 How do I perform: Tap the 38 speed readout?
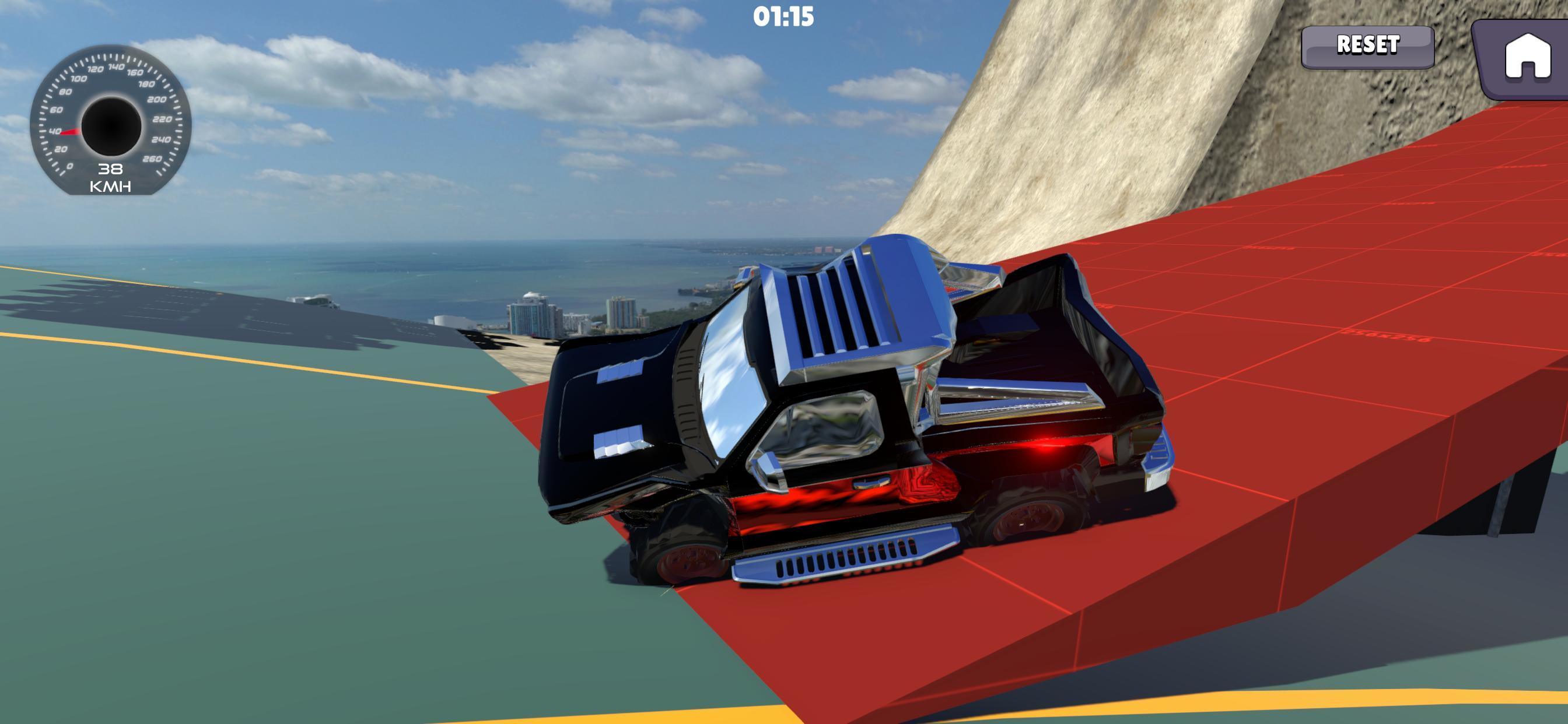pyautogui.click(x=110, y=170)
